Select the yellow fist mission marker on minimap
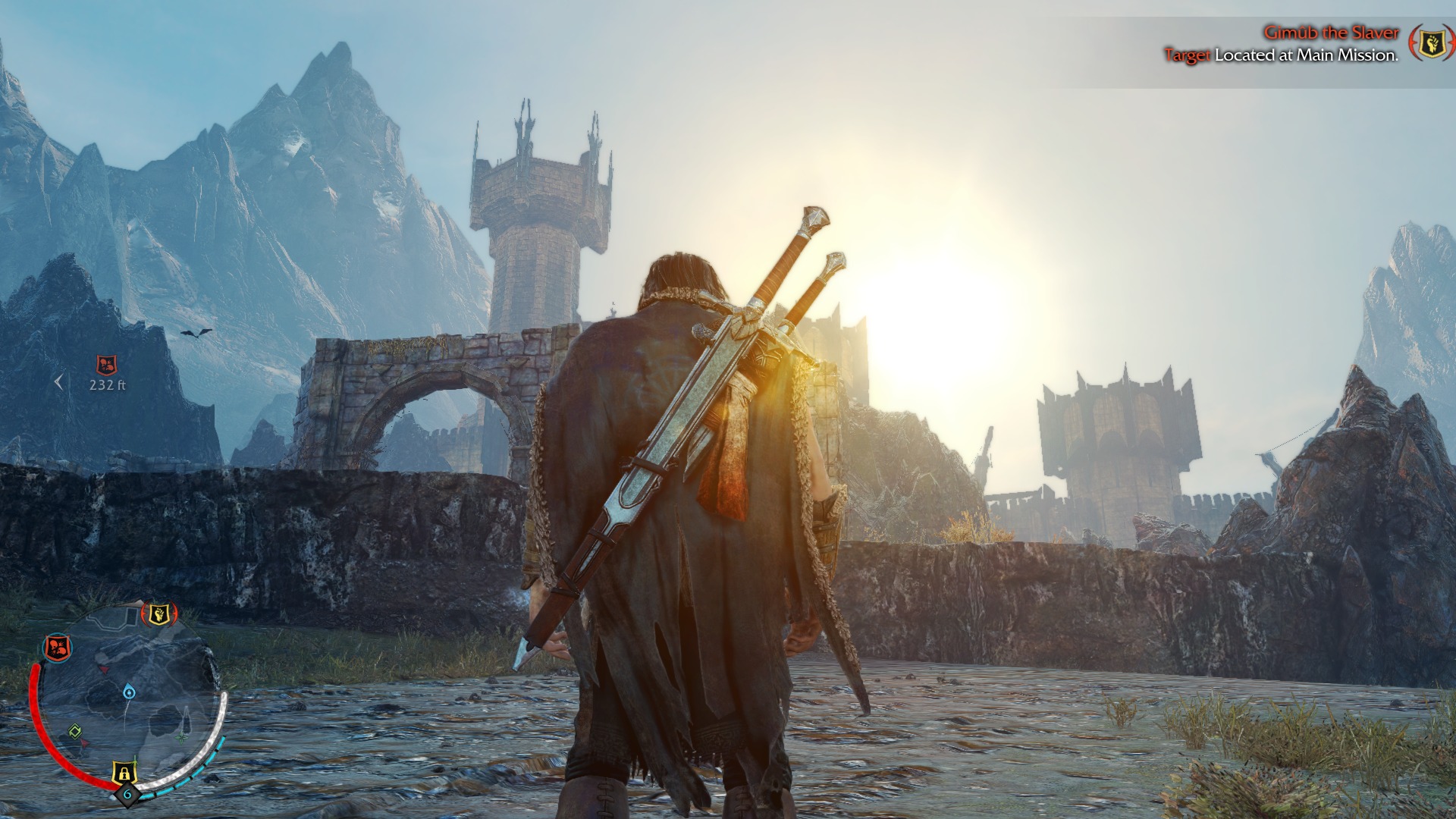 [x=158, y=613]
